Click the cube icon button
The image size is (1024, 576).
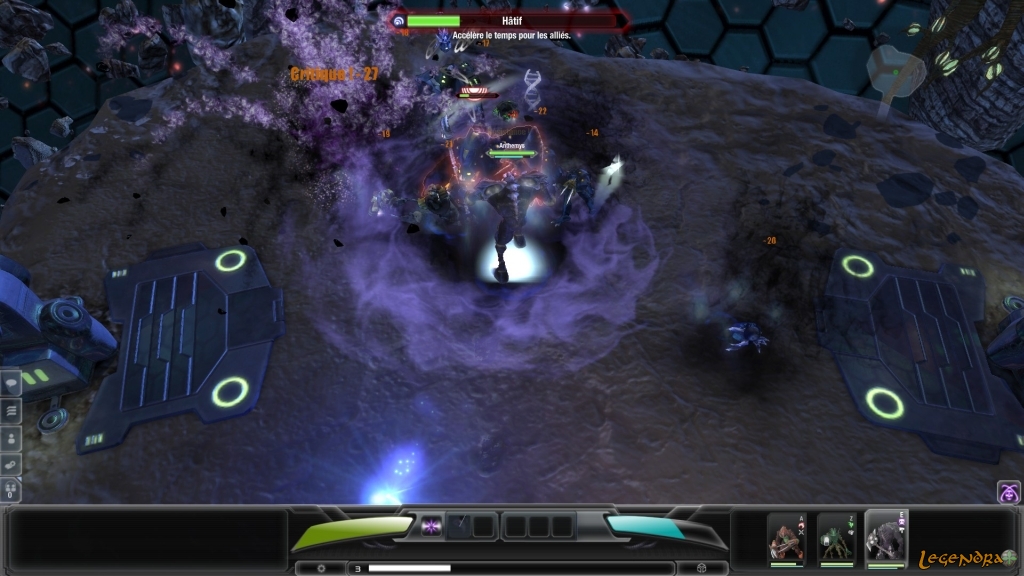point(701,568)
